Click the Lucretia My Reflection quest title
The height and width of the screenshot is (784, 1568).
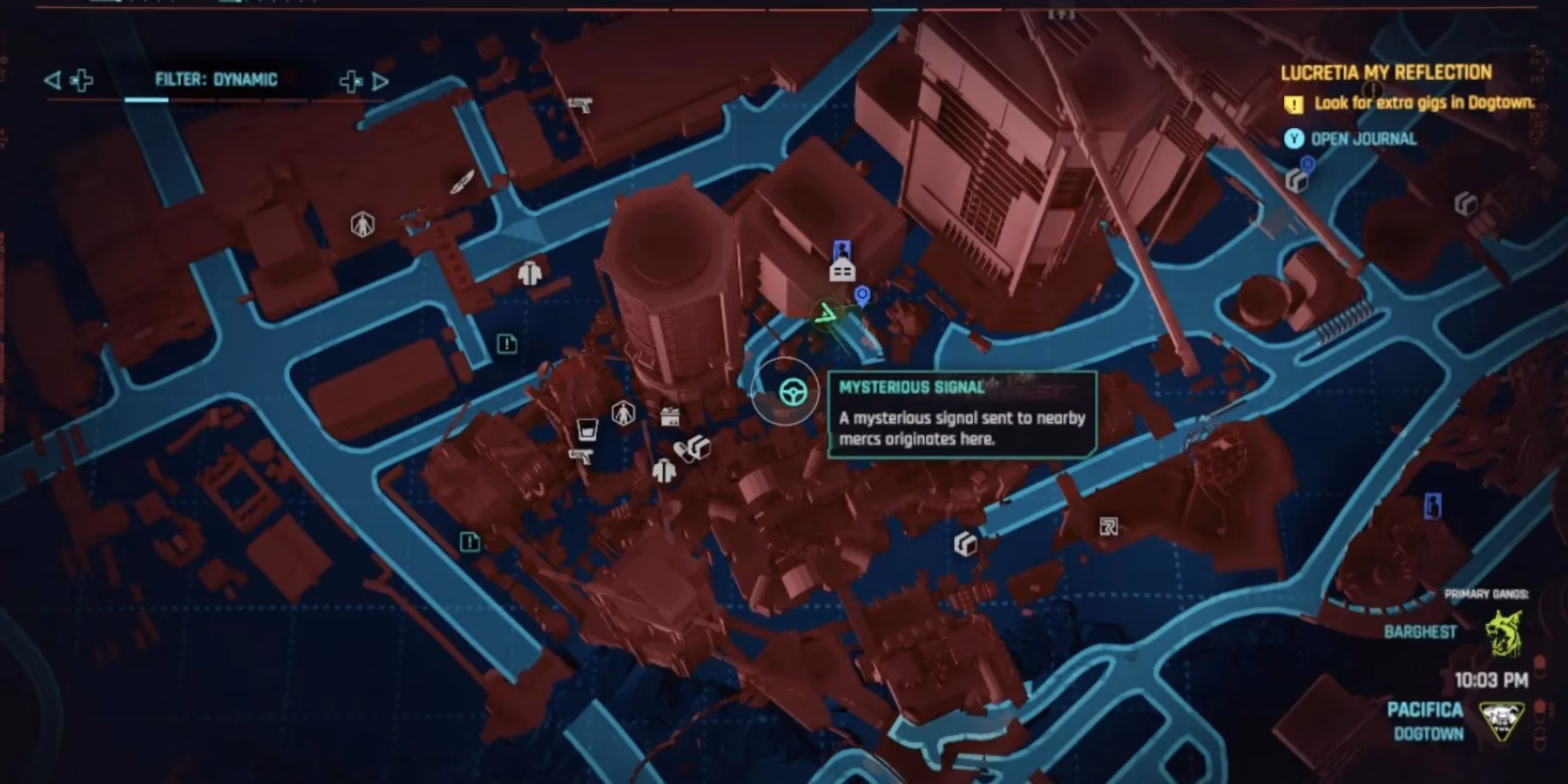tap(1385, 73)
